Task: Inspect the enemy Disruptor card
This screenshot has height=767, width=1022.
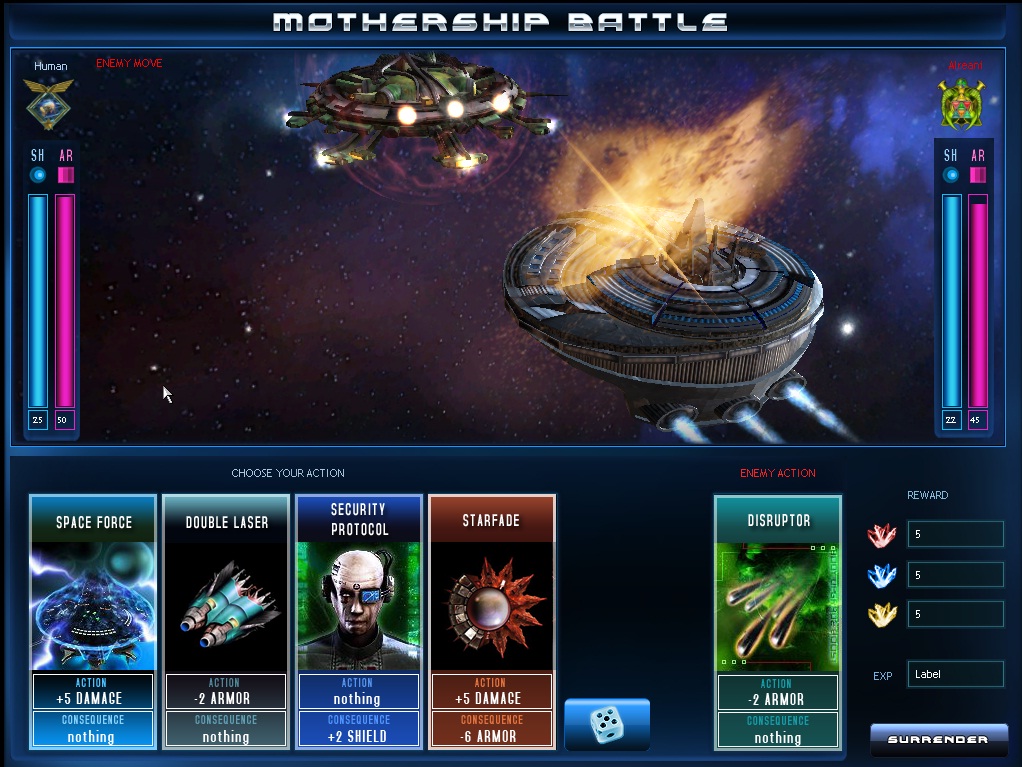Action: pos(777,621)
